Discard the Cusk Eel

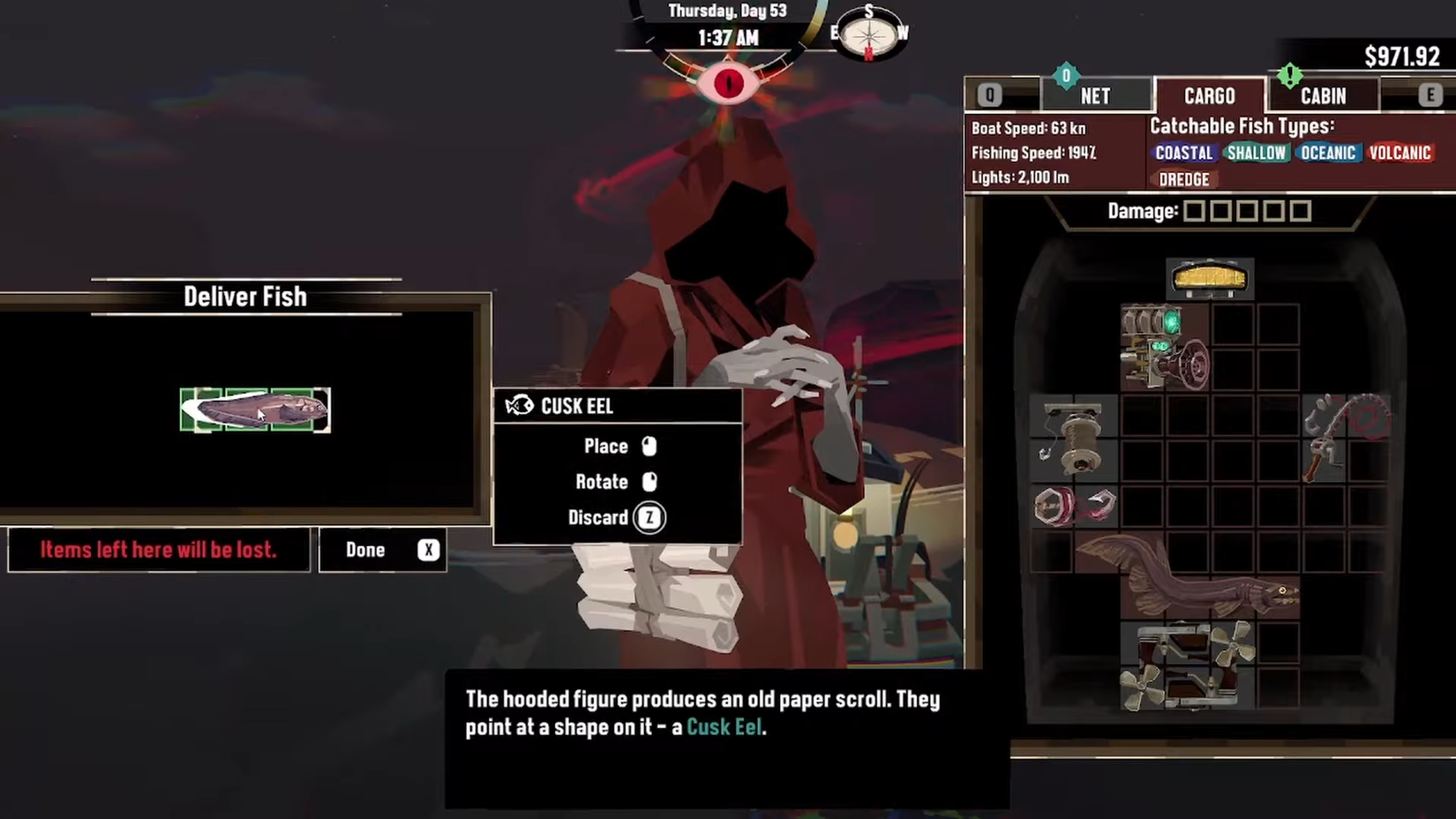599,518
